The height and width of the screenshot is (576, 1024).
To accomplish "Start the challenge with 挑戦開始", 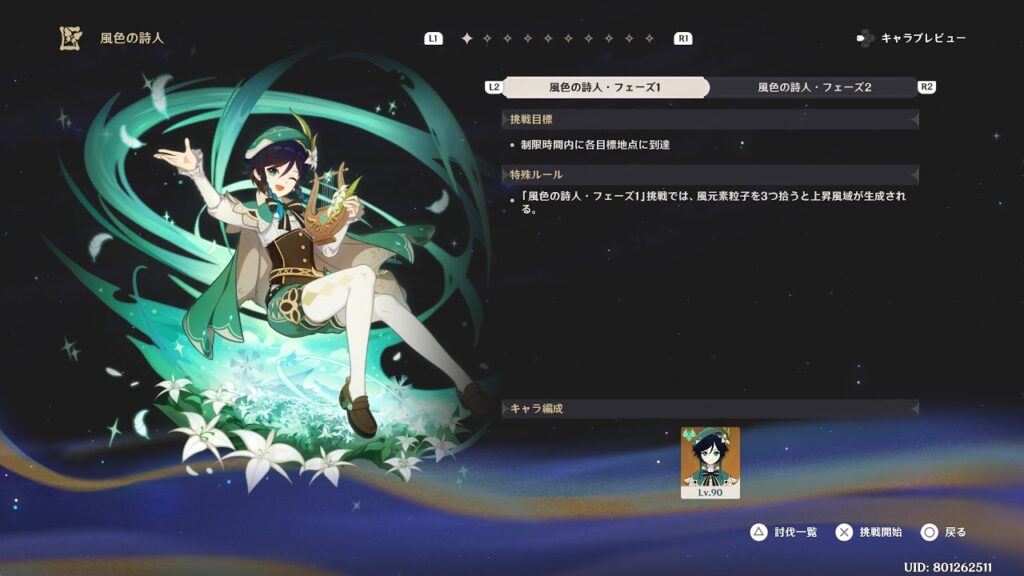I will [x=869, y=532].
